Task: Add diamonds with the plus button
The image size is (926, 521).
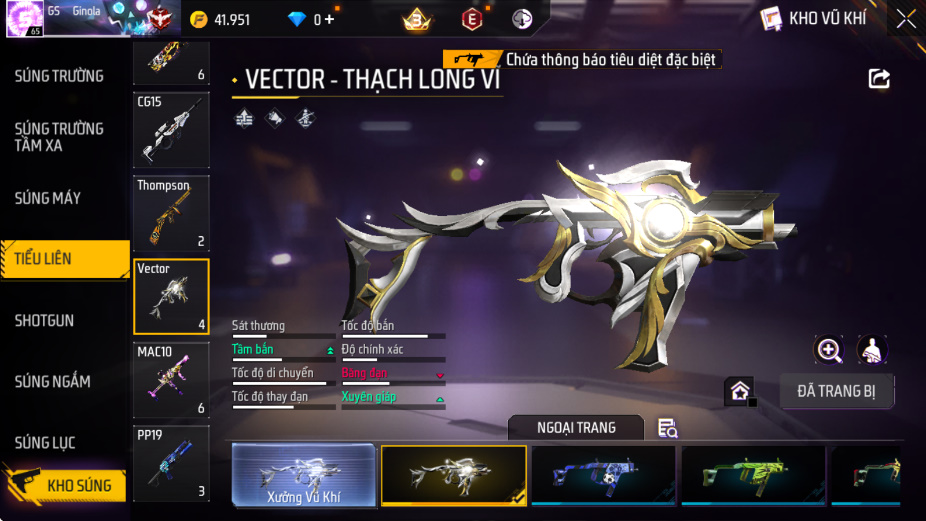Action: 329,19
